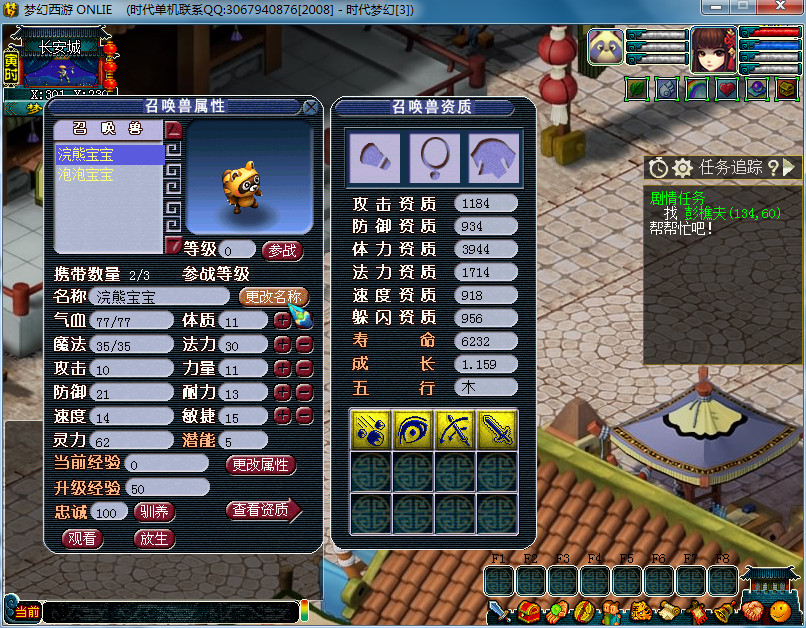Increase 法力 with its plus button
The height and width of the screenshot is (628, 806).
(x=283, y=344)
